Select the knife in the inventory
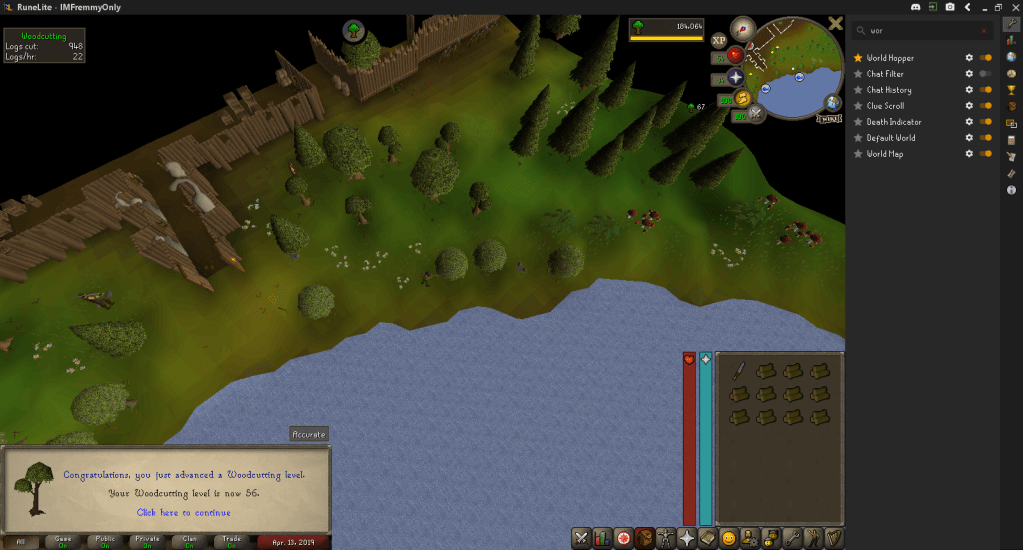Screen dimensions: 1023x550 [738, 371]
